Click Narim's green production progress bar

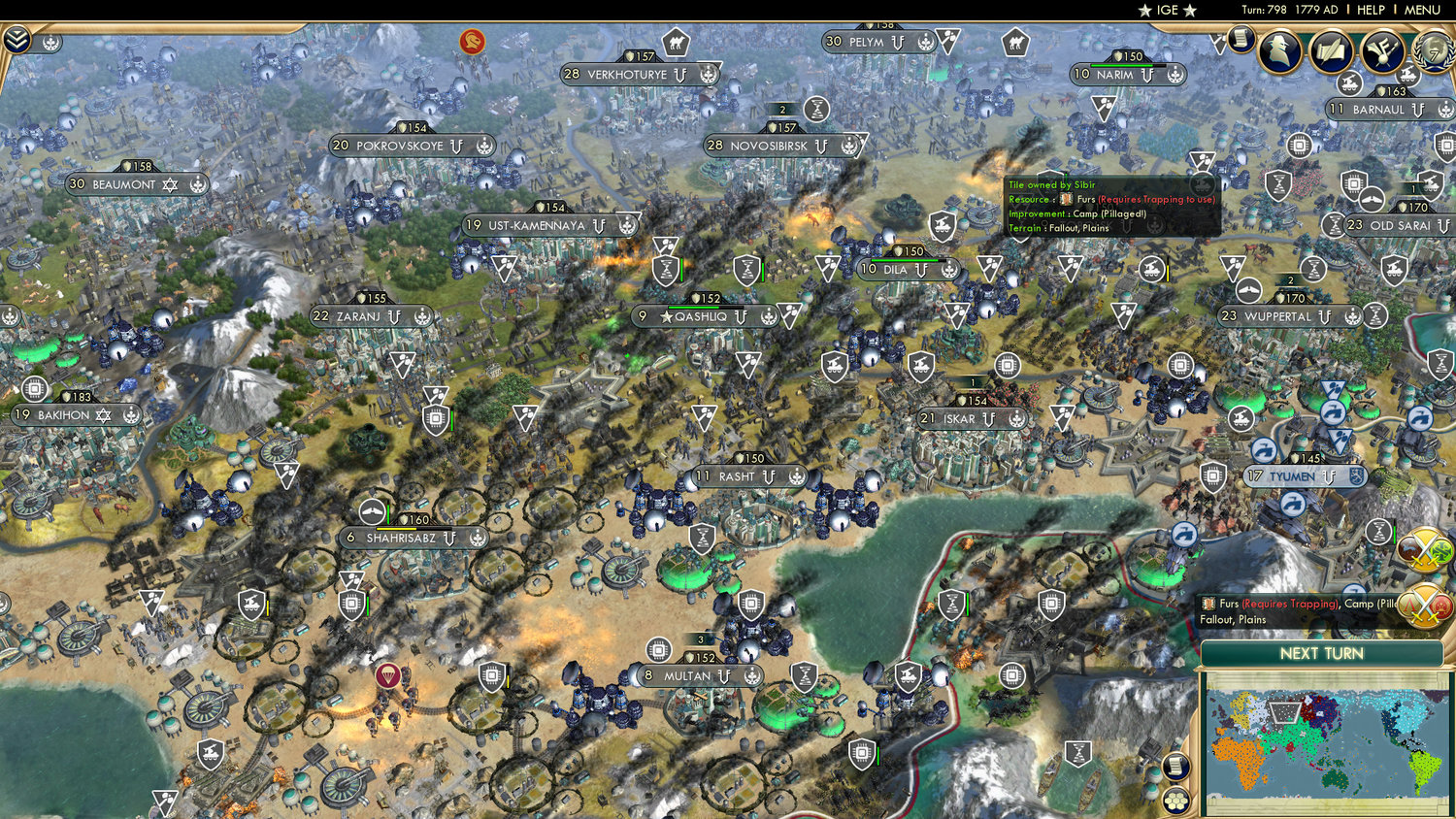coord(1122,65)
